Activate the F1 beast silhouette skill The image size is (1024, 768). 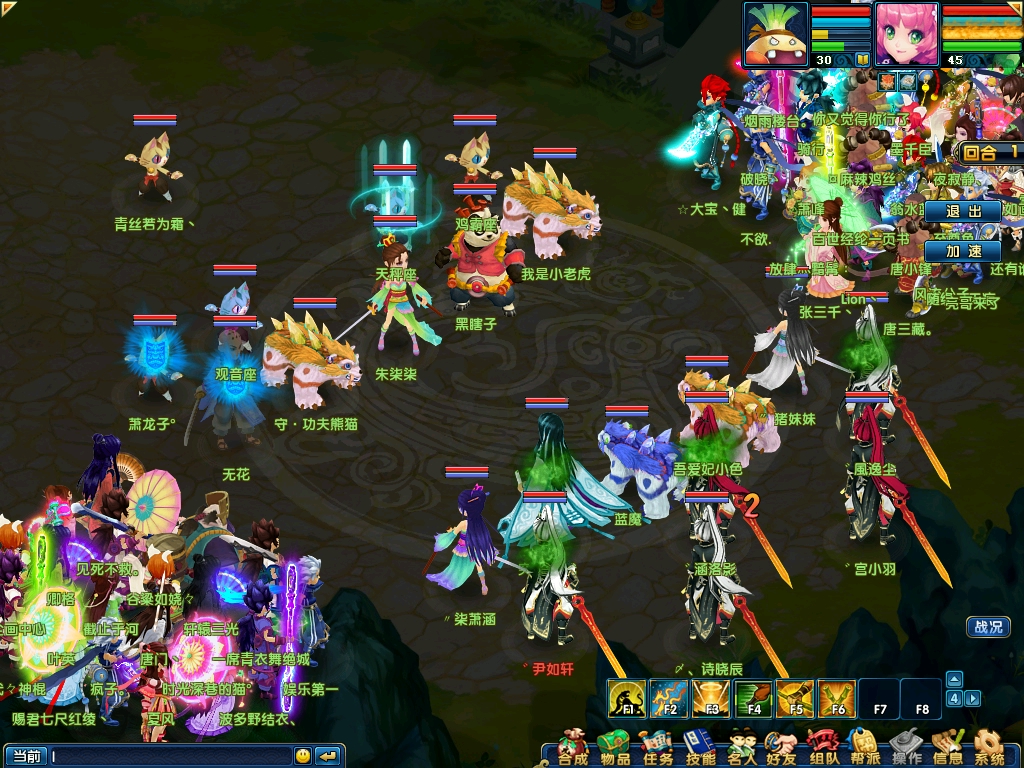click(x=627, y=698)
